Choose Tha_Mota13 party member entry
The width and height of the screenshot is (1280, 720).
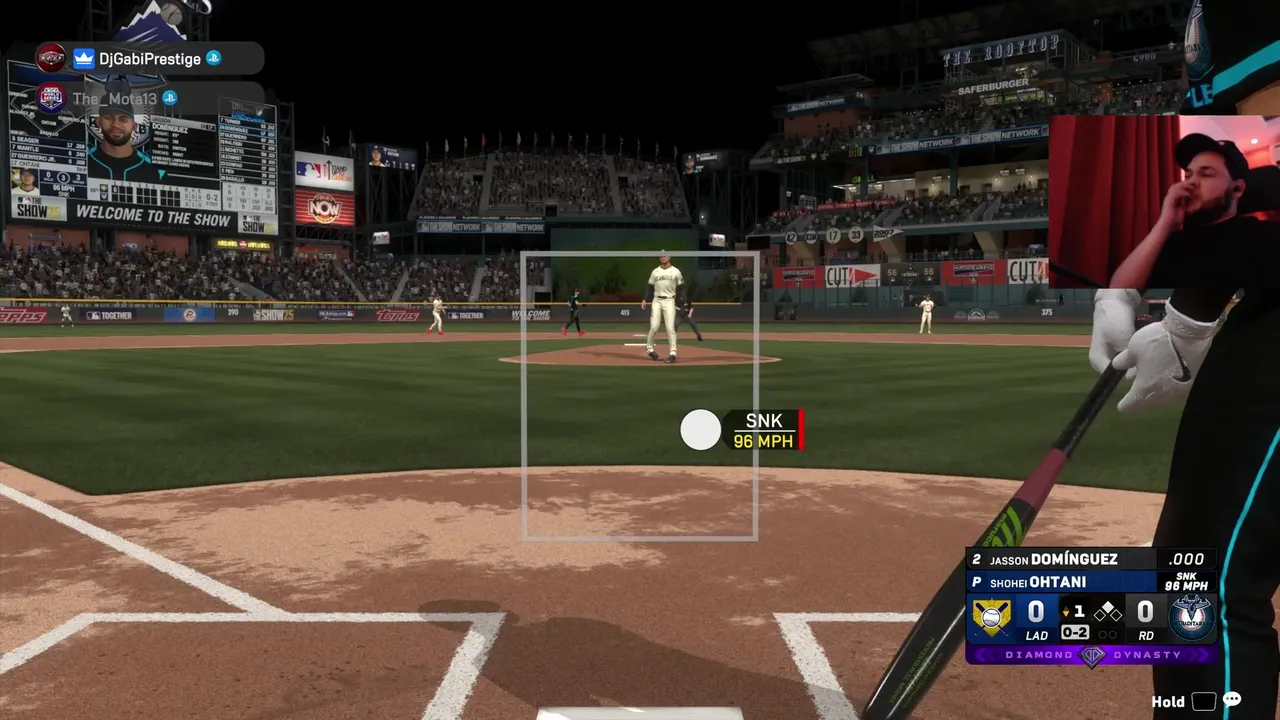[114, 98]
